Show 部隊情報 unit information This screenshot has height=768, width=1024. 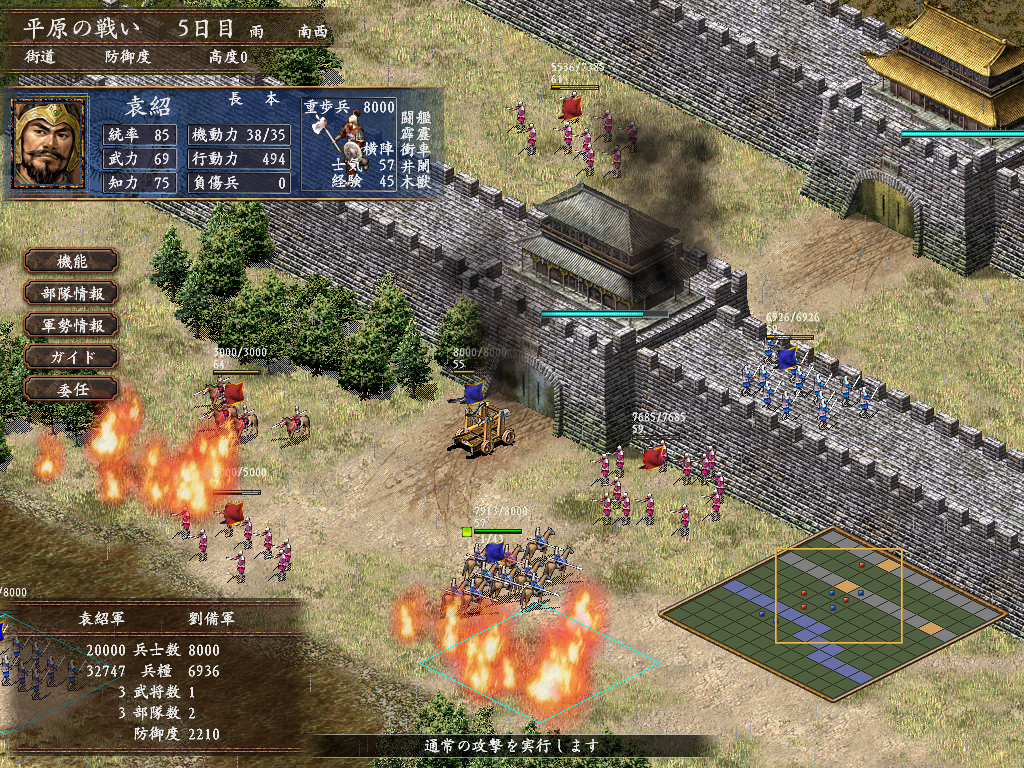click(x=71, y=293)
